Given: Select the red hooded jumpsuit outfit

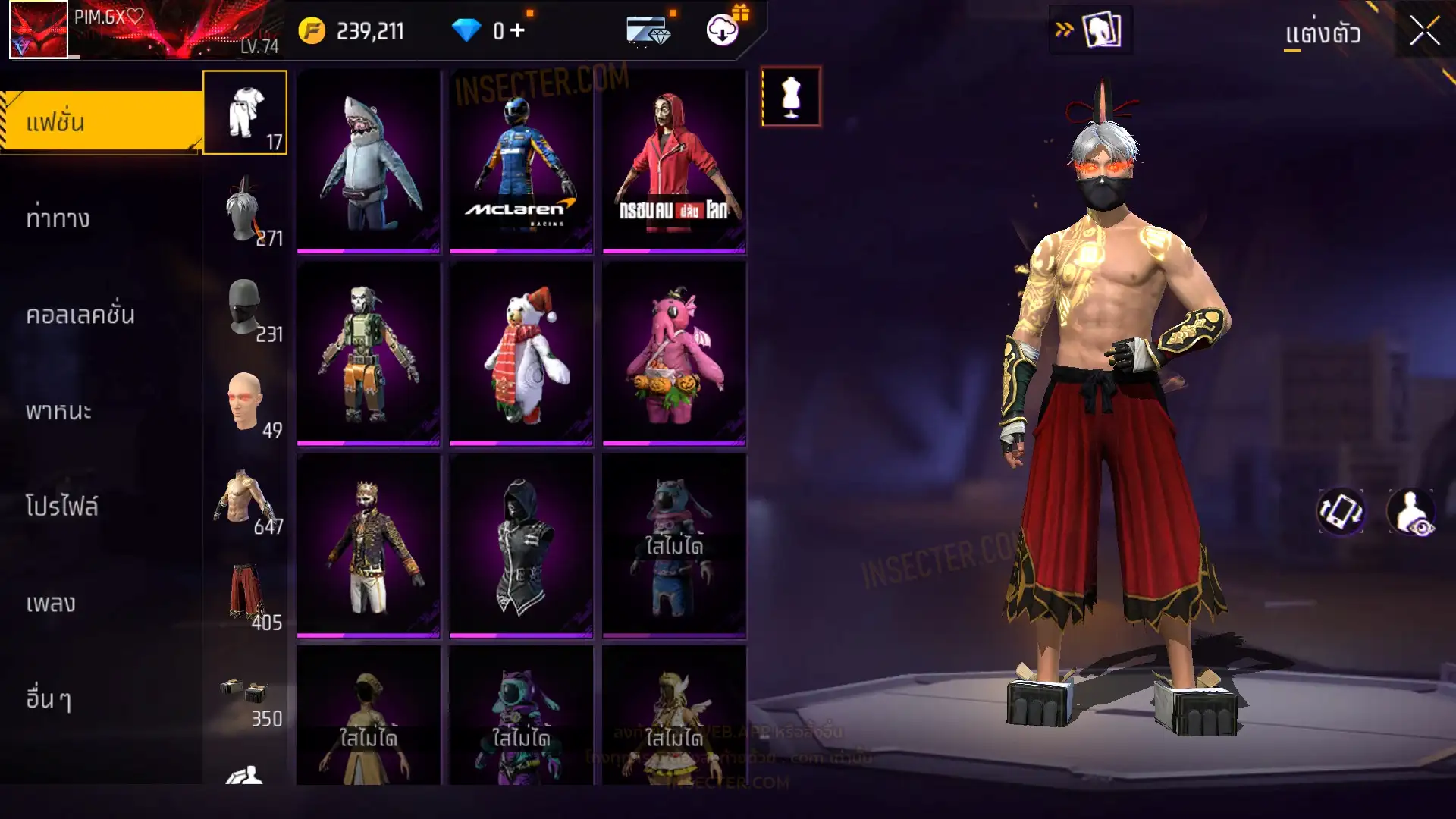Looking at the screenshot, I should (x=674, y=162).
